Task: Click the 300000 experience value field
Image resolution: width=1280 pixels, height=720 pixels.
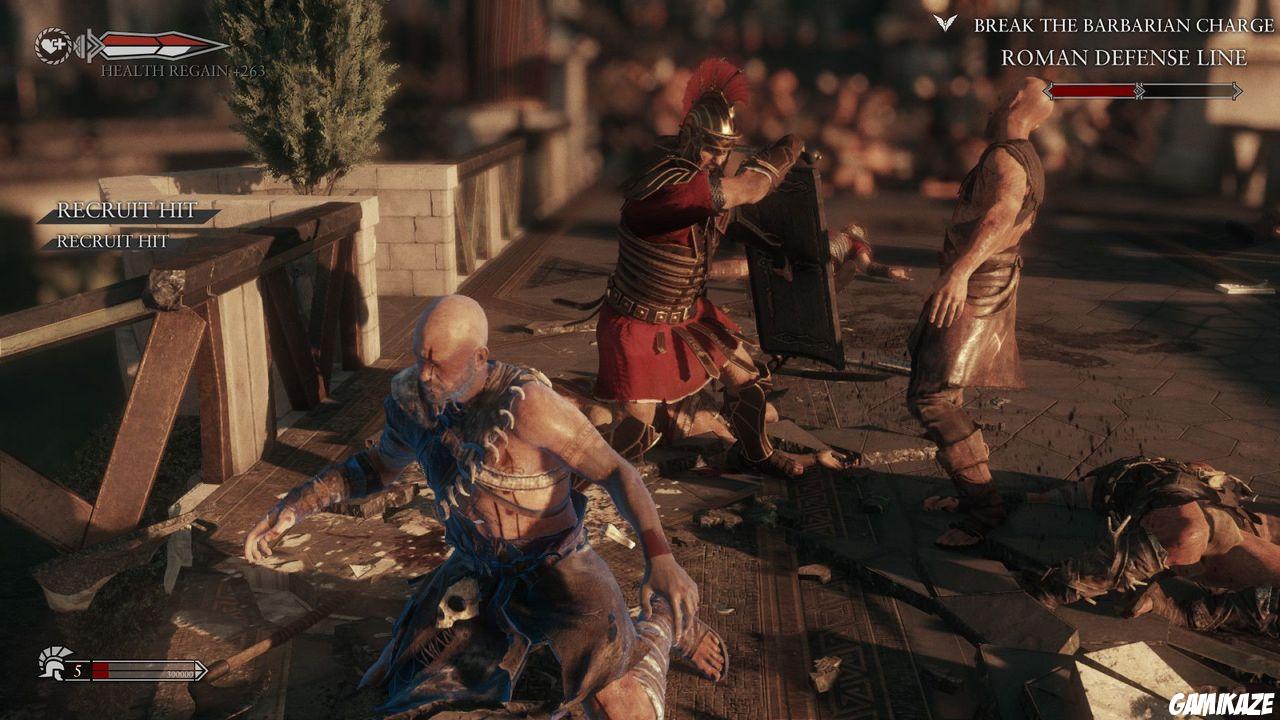Action: (x=180, y=674)
